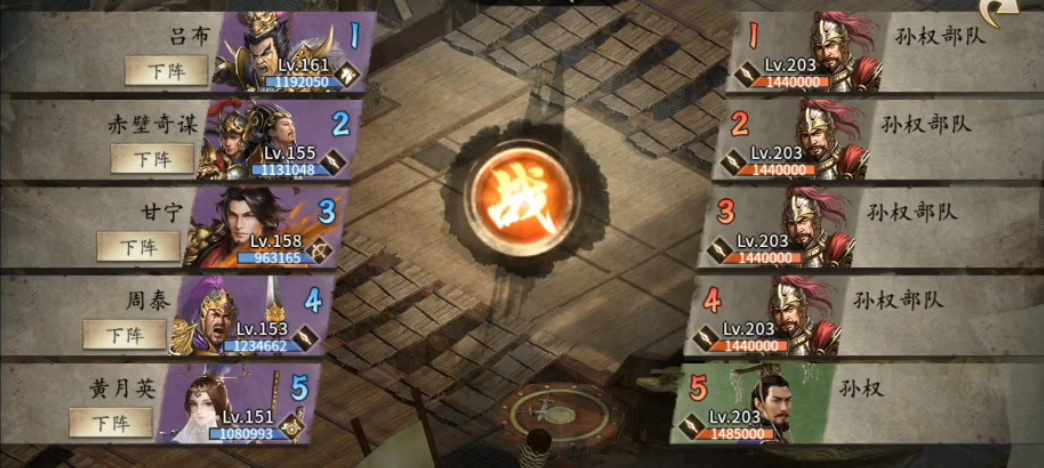
Task: Withdraw 甘宁 with his 下阵 button
Action: coord(138,246)
